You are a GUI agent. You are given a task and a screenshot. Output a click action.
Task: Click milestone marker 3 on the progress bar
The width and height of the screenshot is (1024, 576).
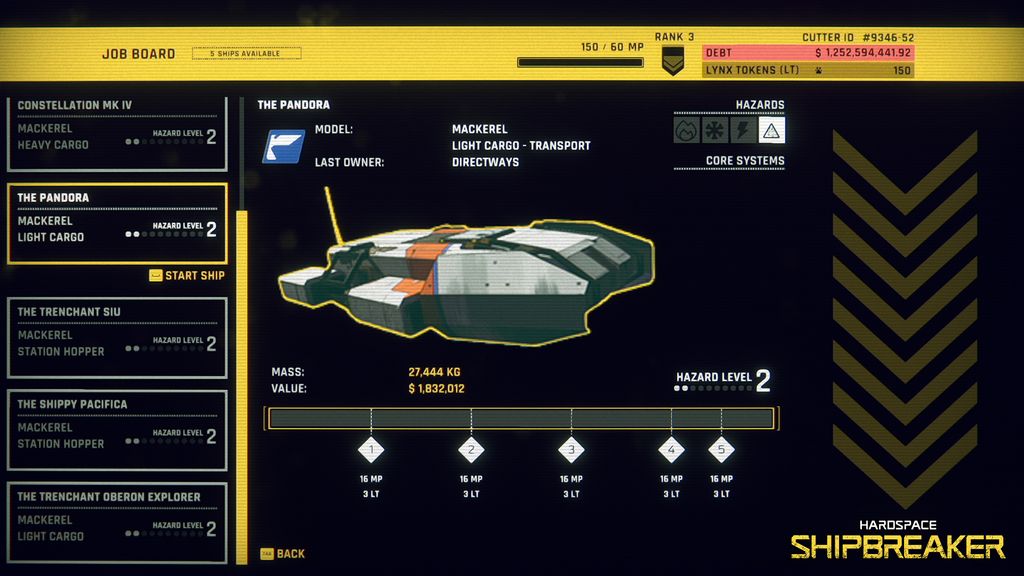click(571, 450)
